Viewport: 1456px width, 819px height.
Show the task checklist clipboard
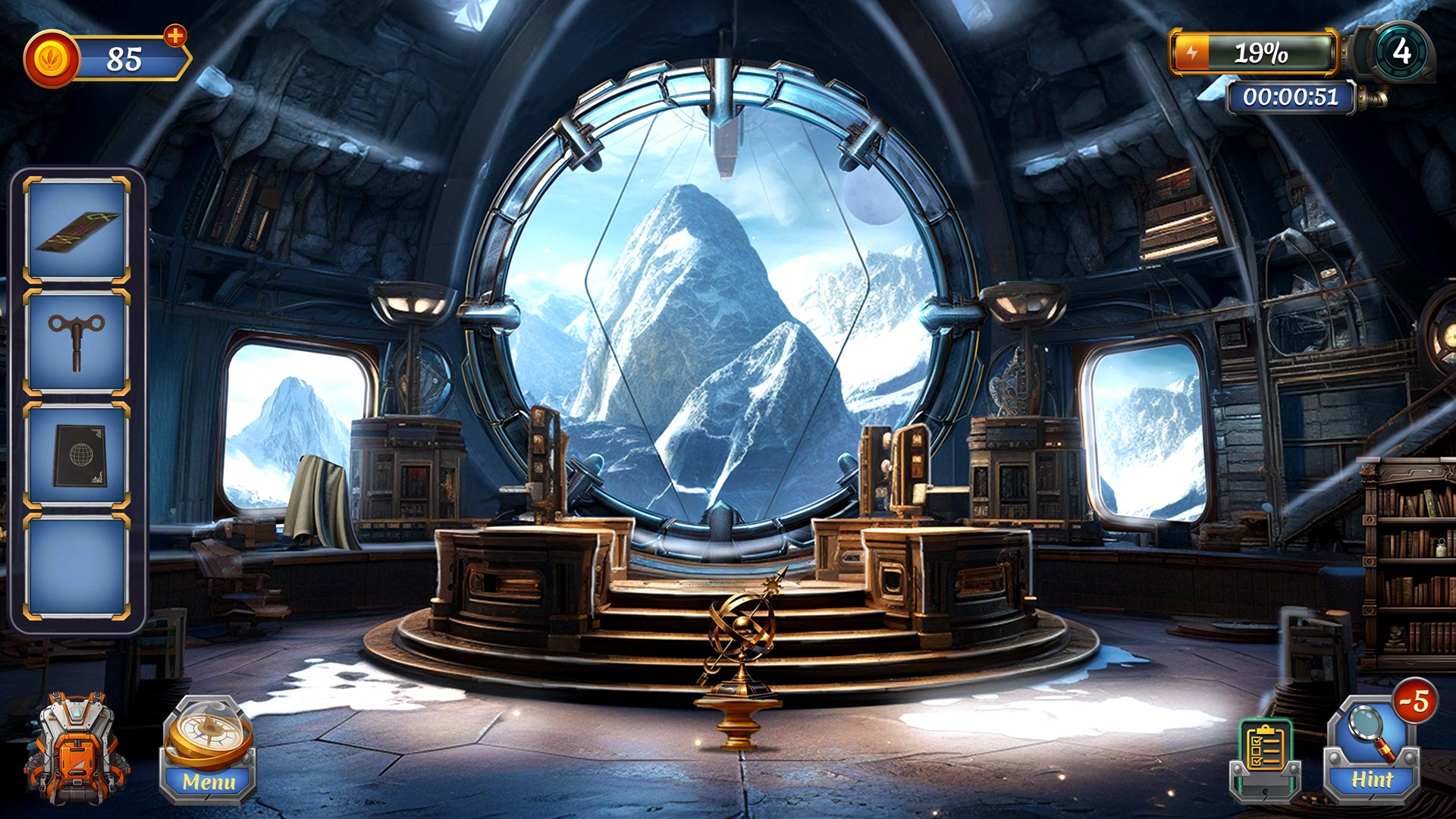tap(1265, 755)
